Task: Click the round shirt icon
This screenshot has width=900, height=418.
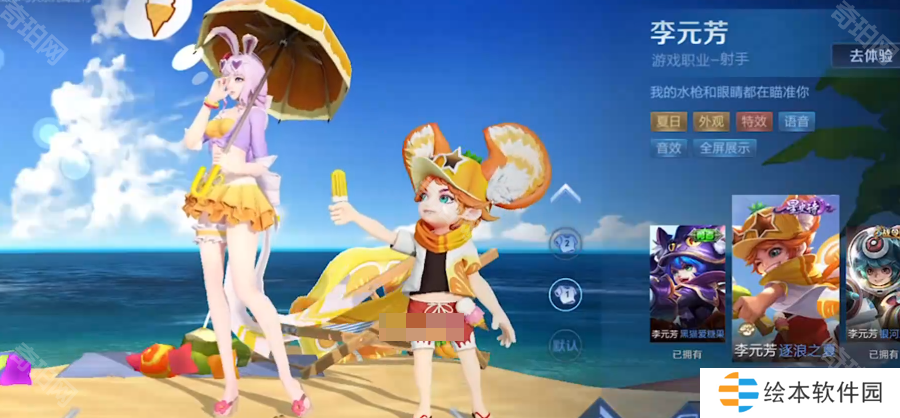Action: pyautogui.click(x=565, y=293)
